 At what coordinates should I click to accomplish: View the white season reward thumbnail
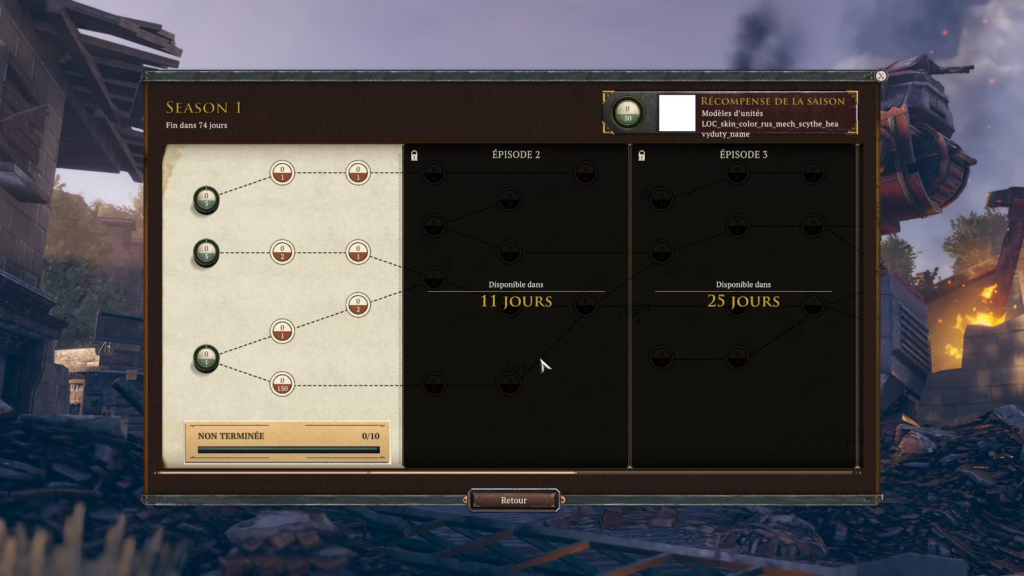[x=677, y=113]
